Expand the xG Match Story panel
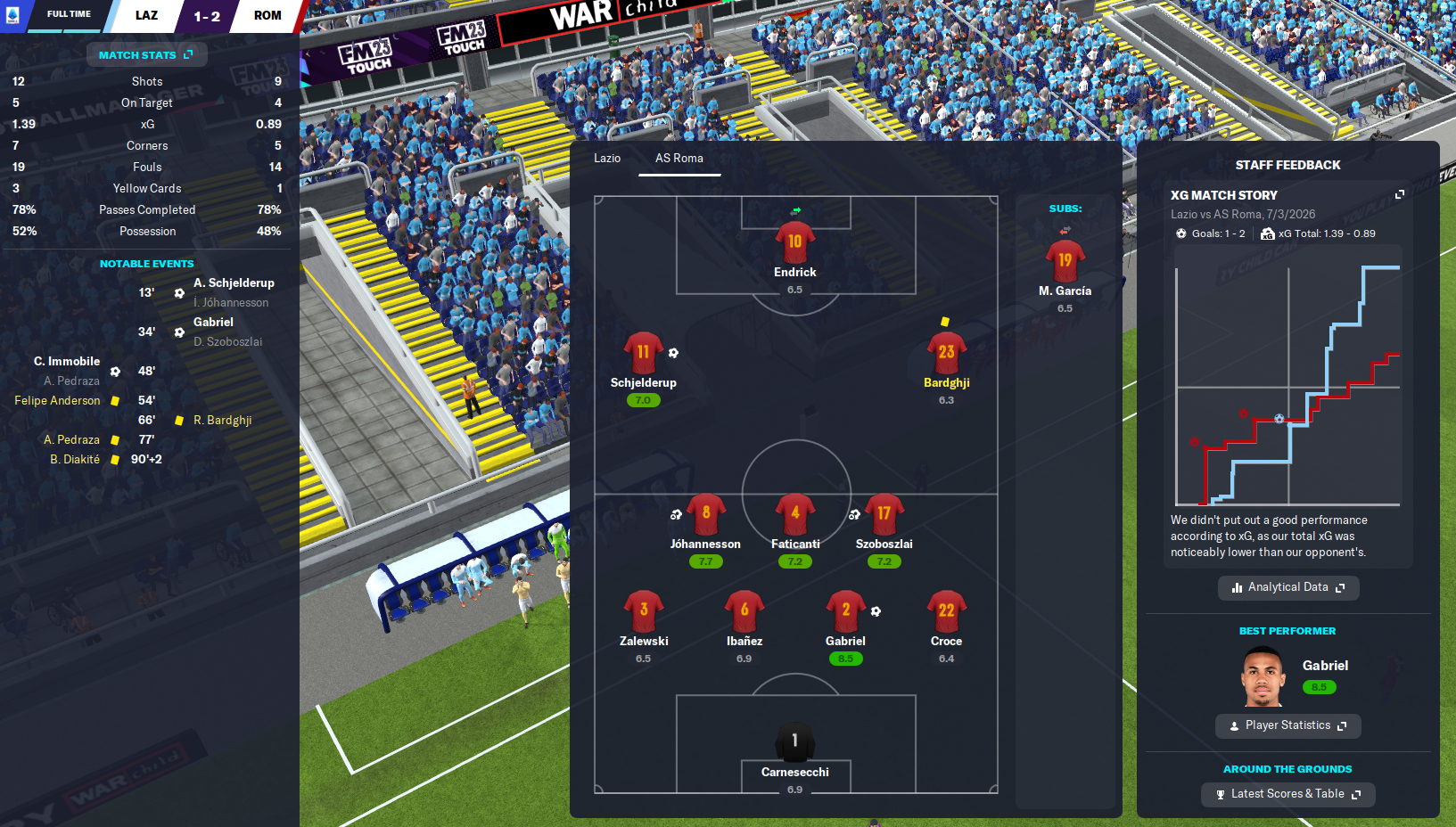This screenshot has width=1456, height=827. point(1399,195)
